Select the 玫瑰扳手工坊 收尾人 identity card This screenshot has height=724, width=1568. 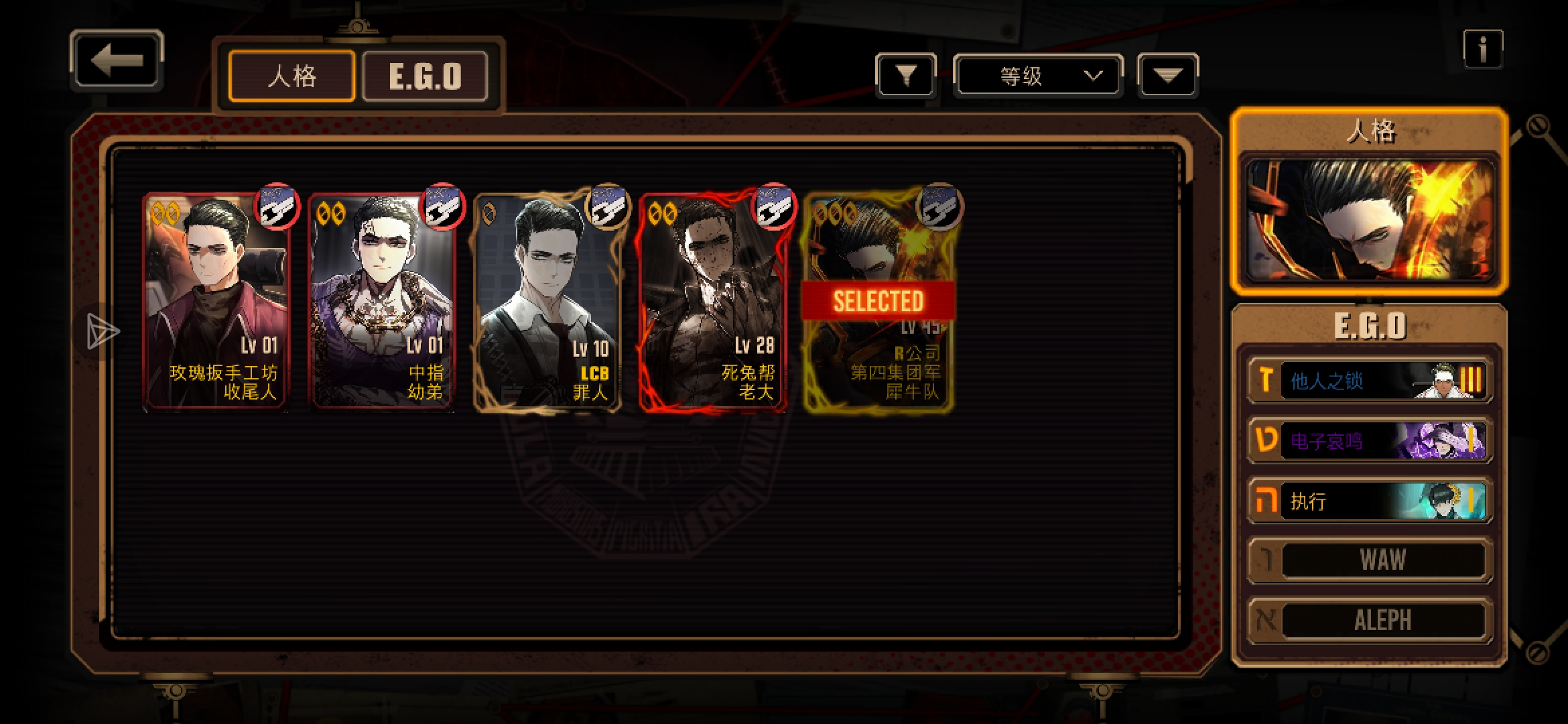pos(216,302)
